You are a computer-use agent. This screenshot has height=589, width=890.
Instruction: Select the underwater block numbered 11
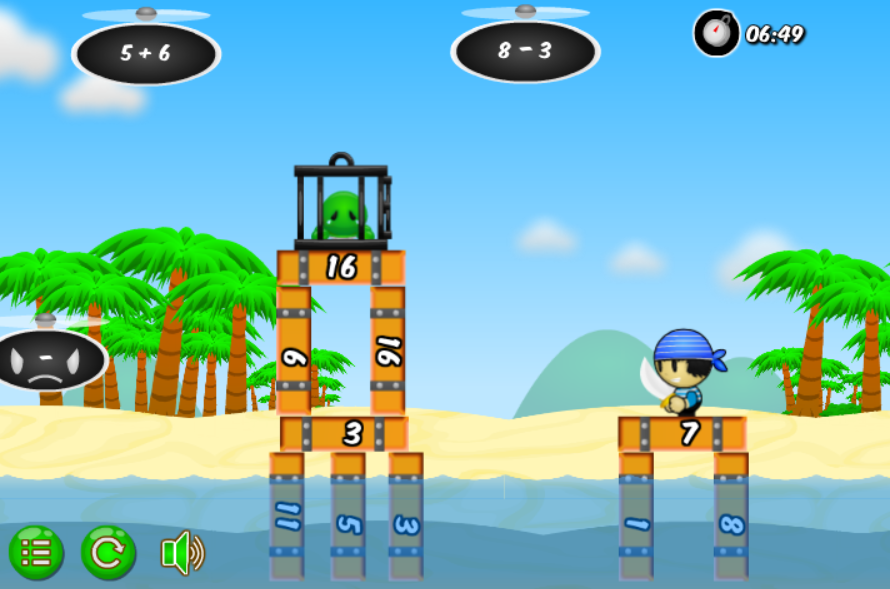pyautogui.click(x=286, y=517)
